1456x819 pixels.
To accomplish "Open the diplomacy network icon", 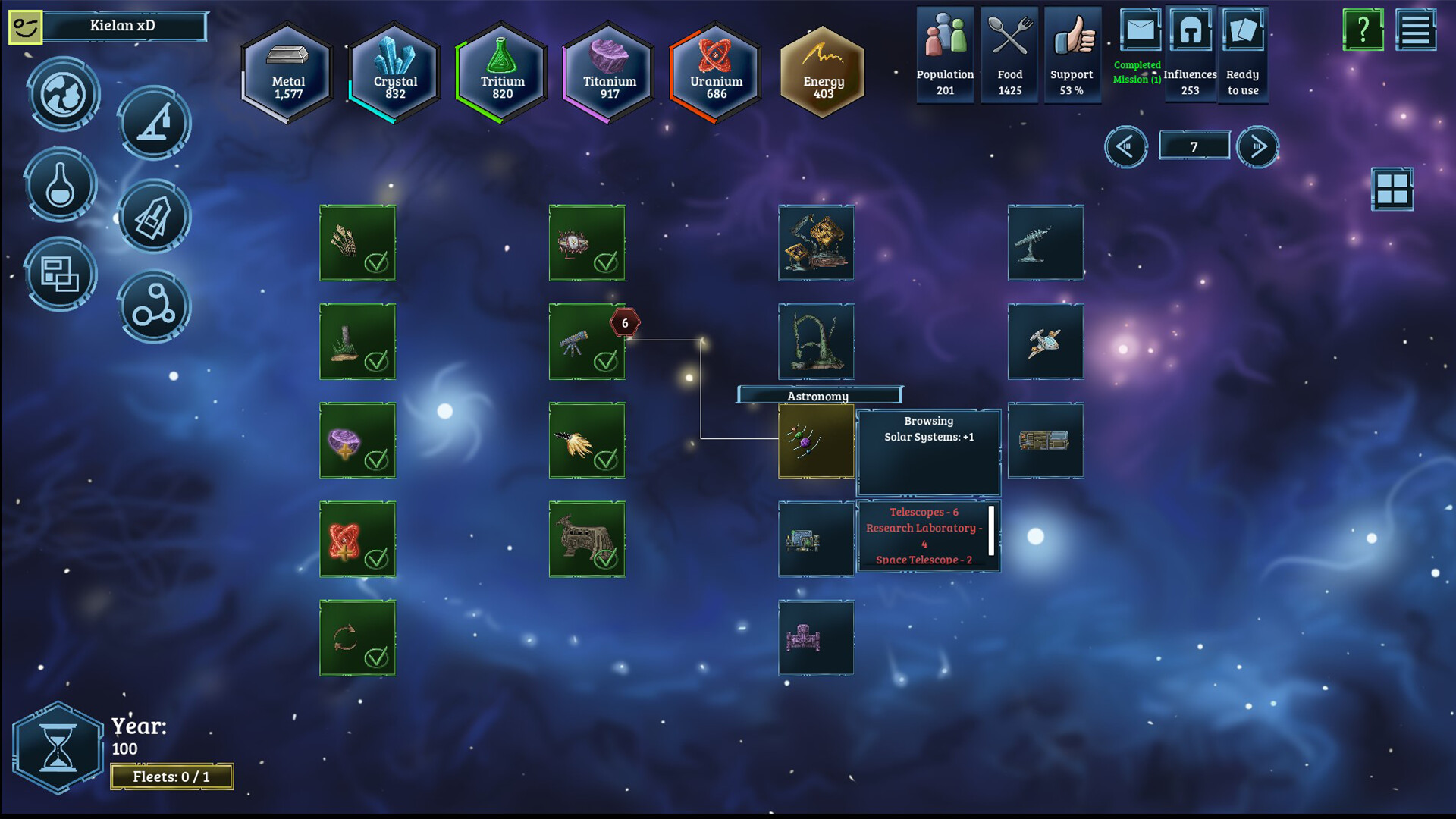I will [x=154, y=306].
